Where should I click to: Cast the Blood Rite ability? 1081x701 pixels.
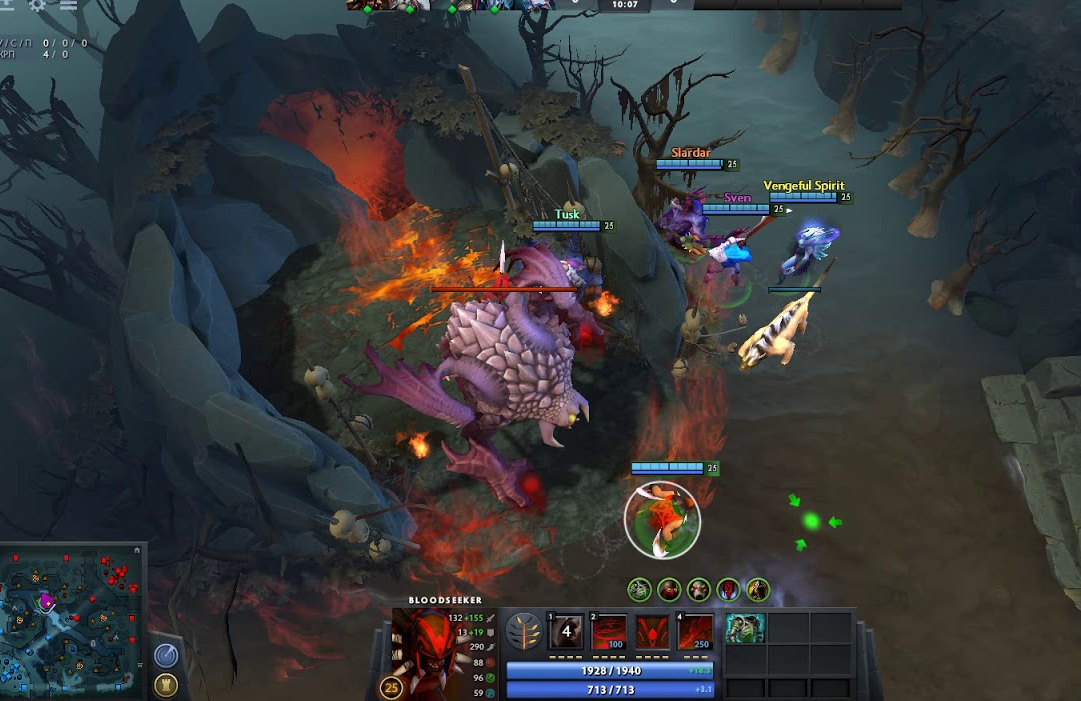tap(609, 632)
